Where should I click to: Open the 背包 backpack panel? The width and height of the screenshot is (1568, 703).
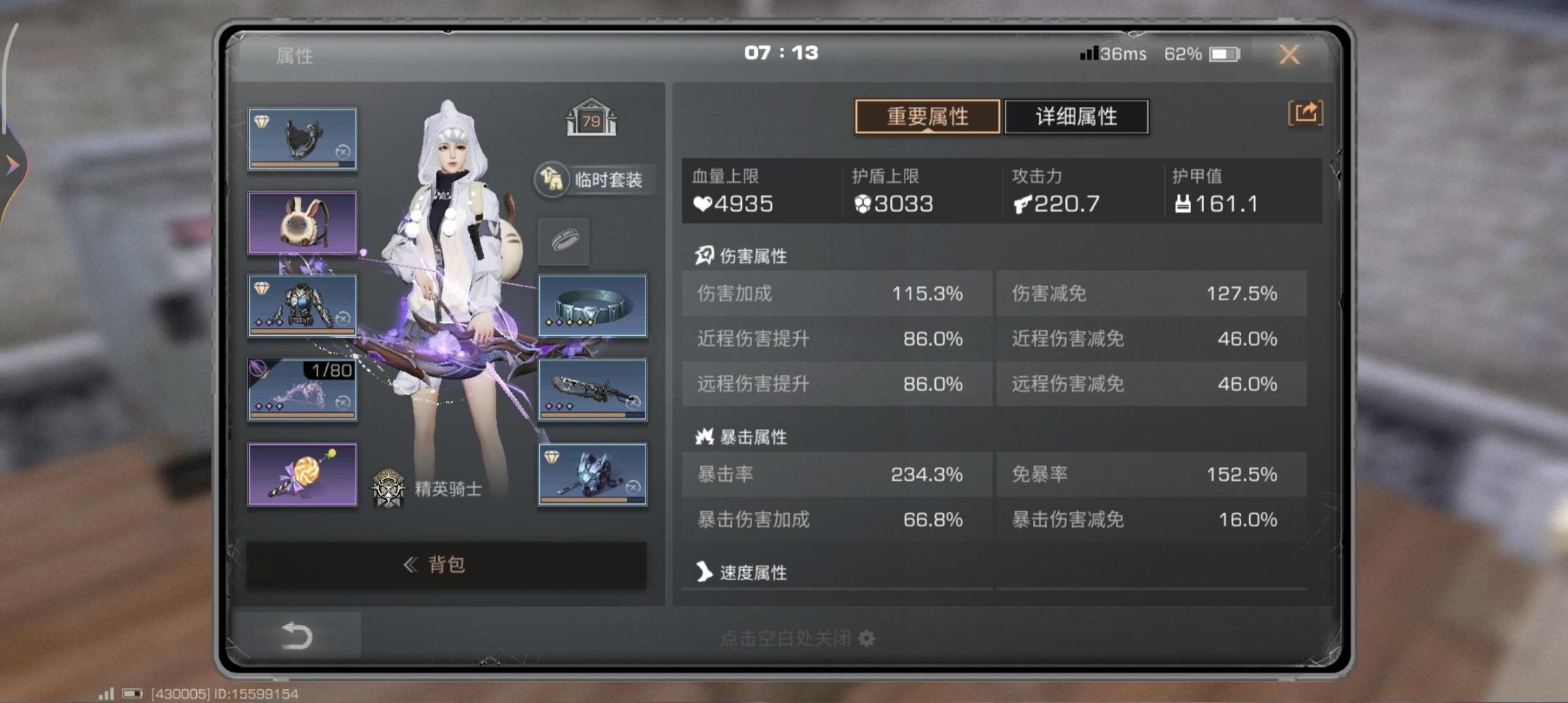(x=446, y=565)
